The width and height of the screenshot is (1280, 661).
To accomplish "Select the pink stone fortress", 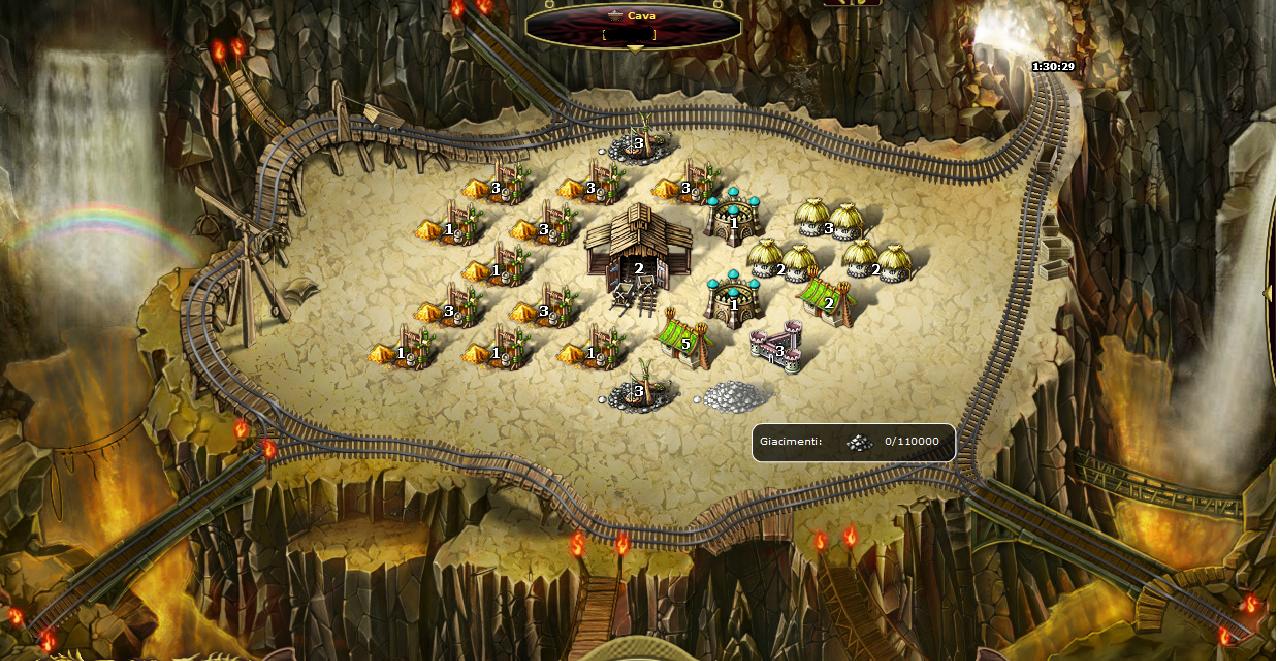I will point(777,346).
